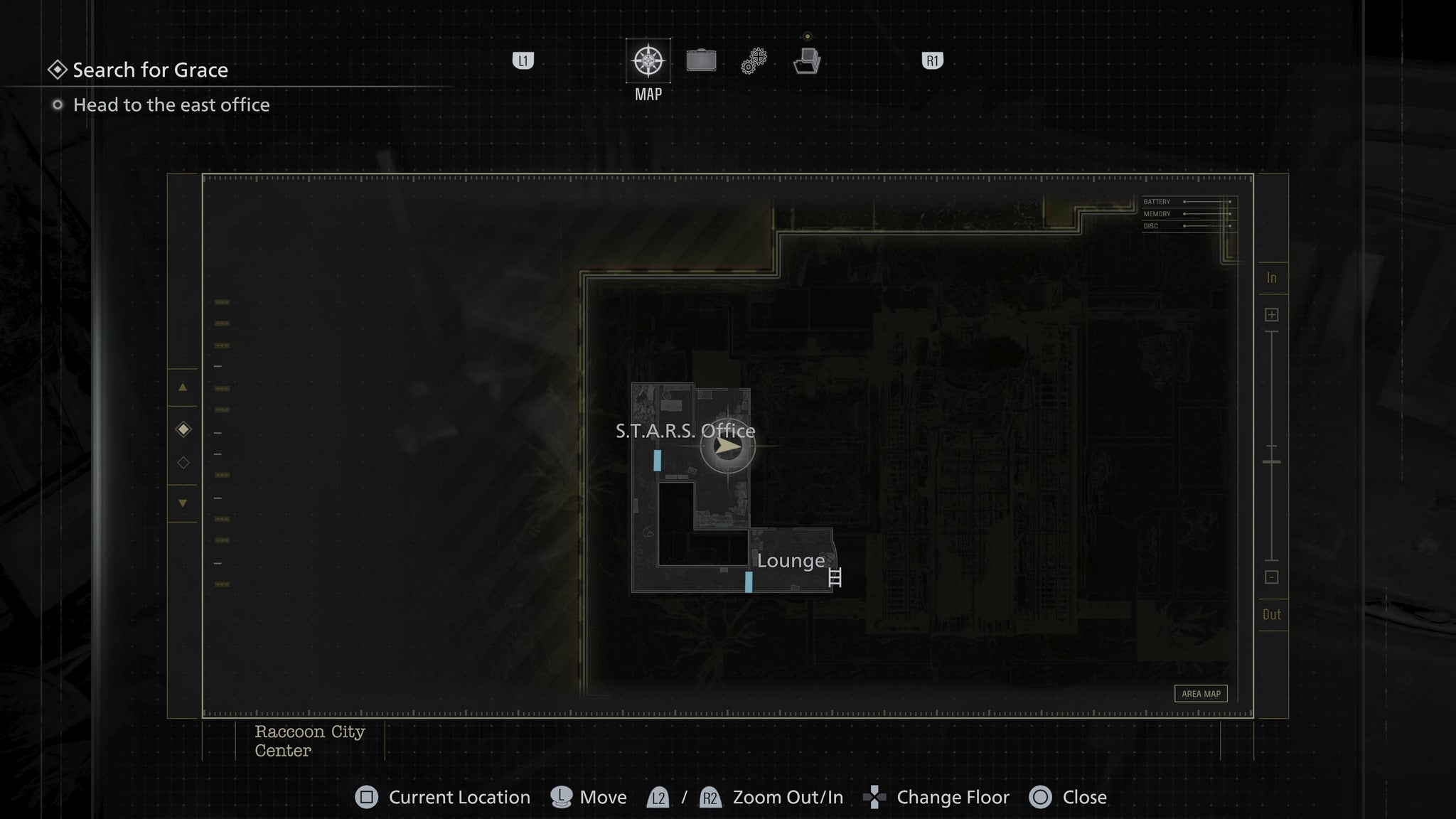
Task: Click the Change Floor d-pad icon
Action: tap(874, 798)
